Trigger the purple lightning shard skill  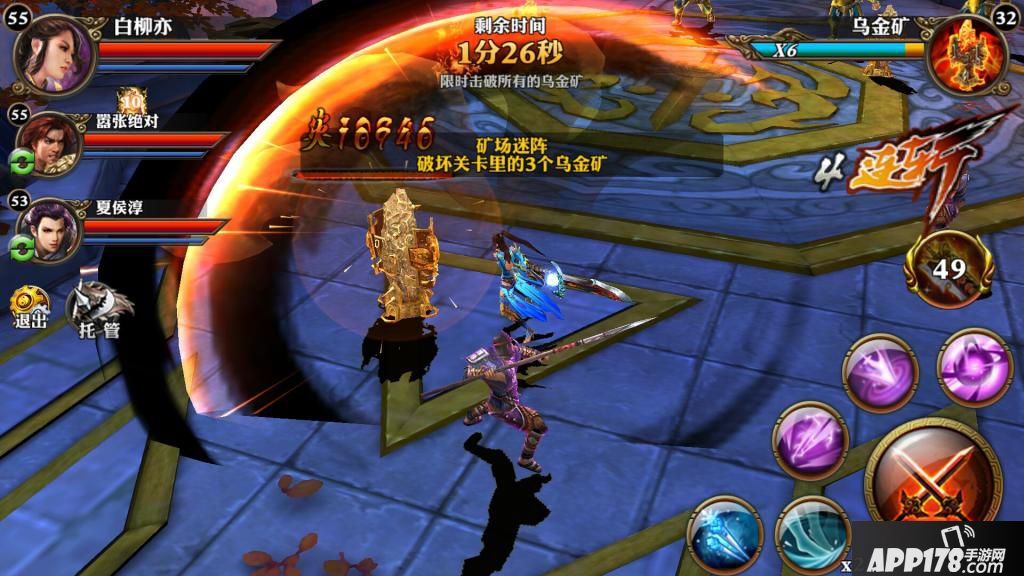tap(810, 441)
